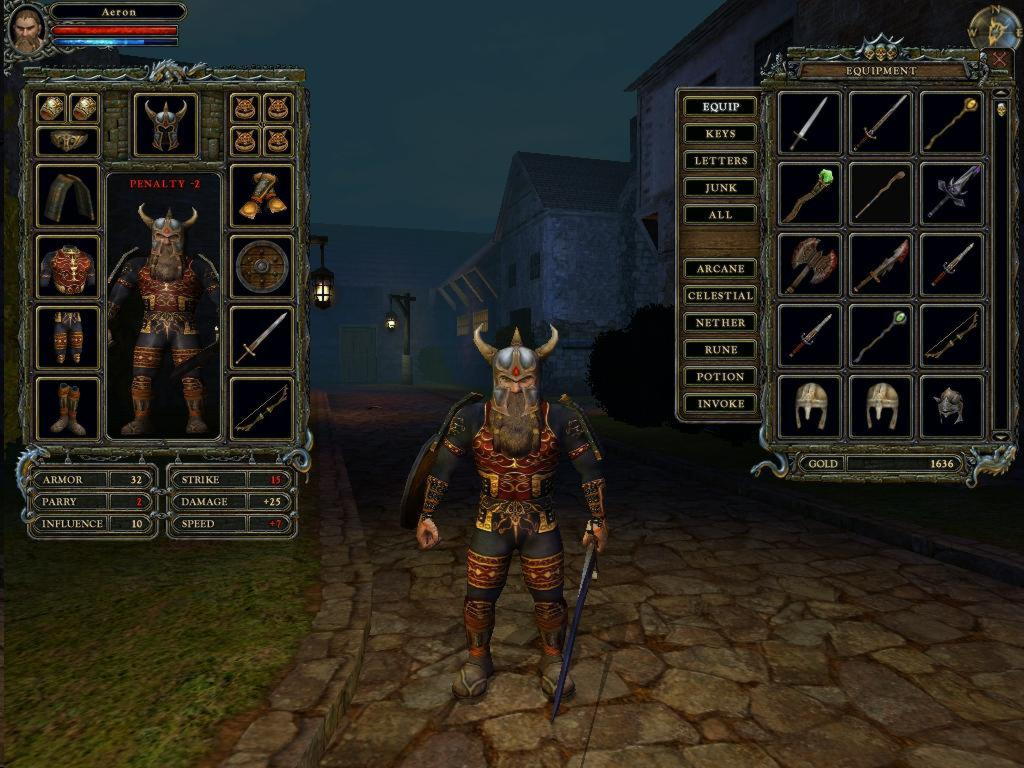
Task: Select the Potion filter
Action: 720,377
